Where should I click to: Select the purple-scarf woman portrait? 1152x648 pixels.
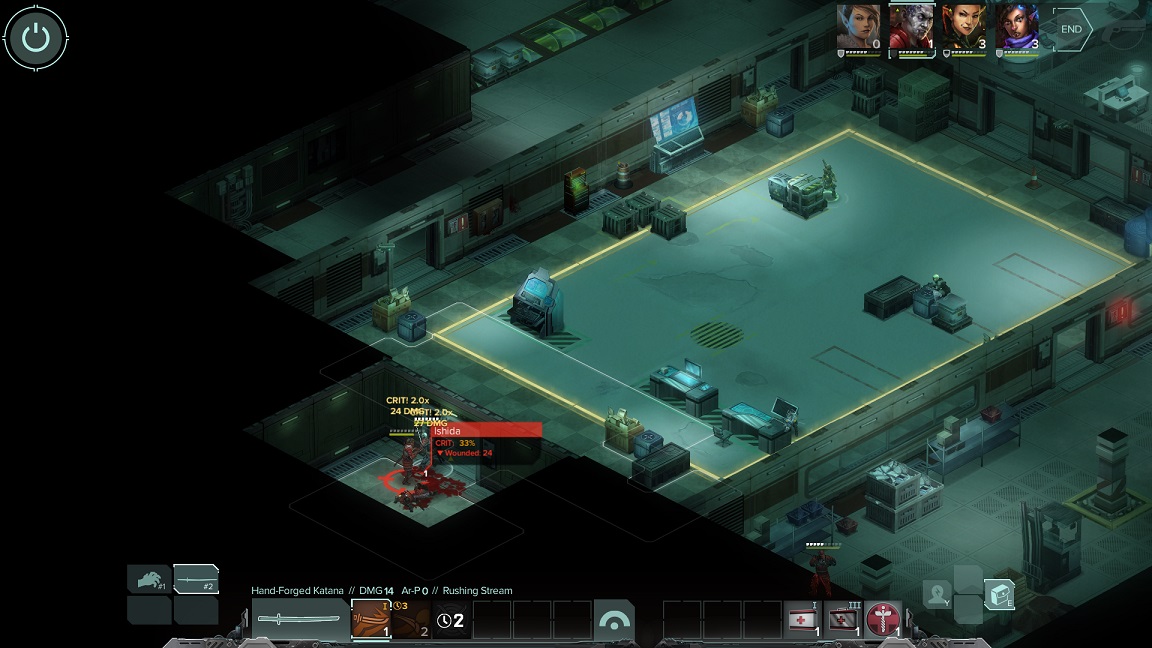tap(1017, 27)
